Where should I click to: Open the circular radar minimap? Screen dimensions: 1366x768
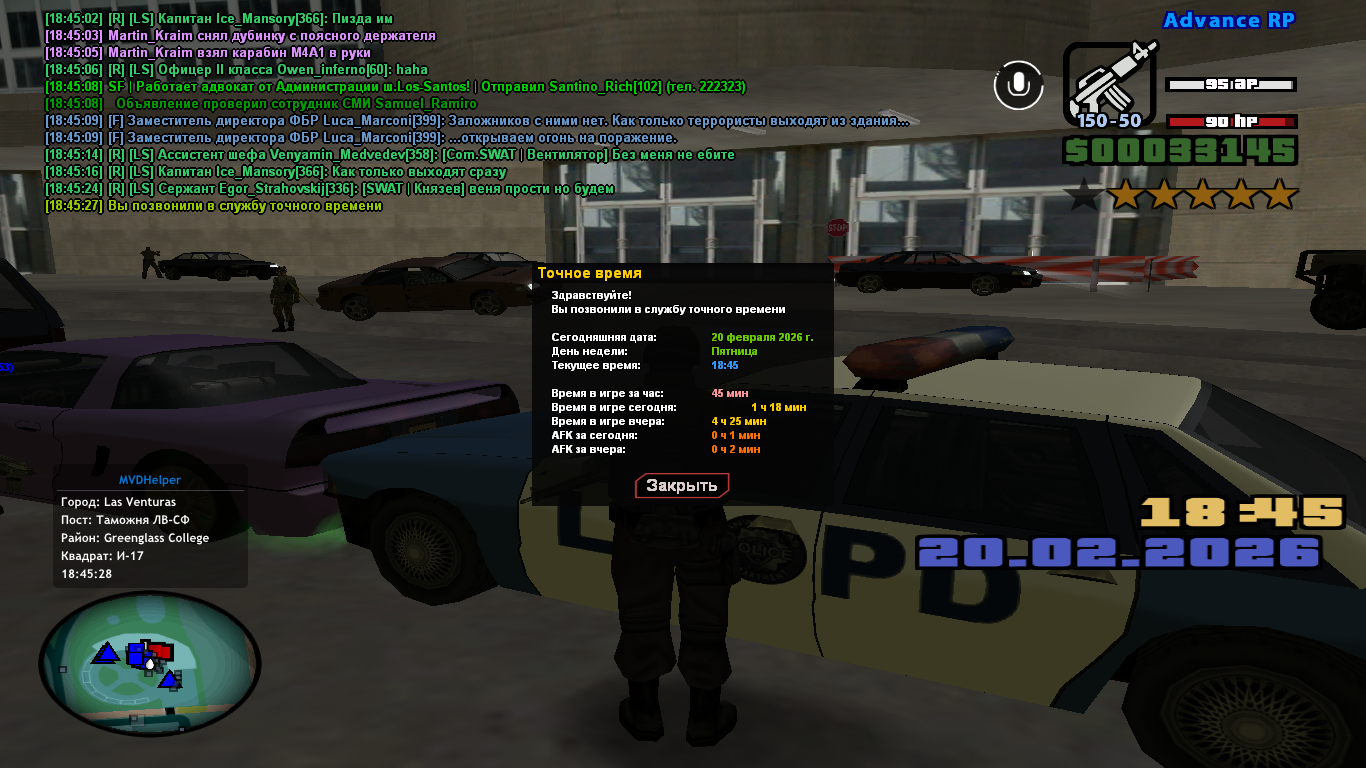click(x=149, y=662)
